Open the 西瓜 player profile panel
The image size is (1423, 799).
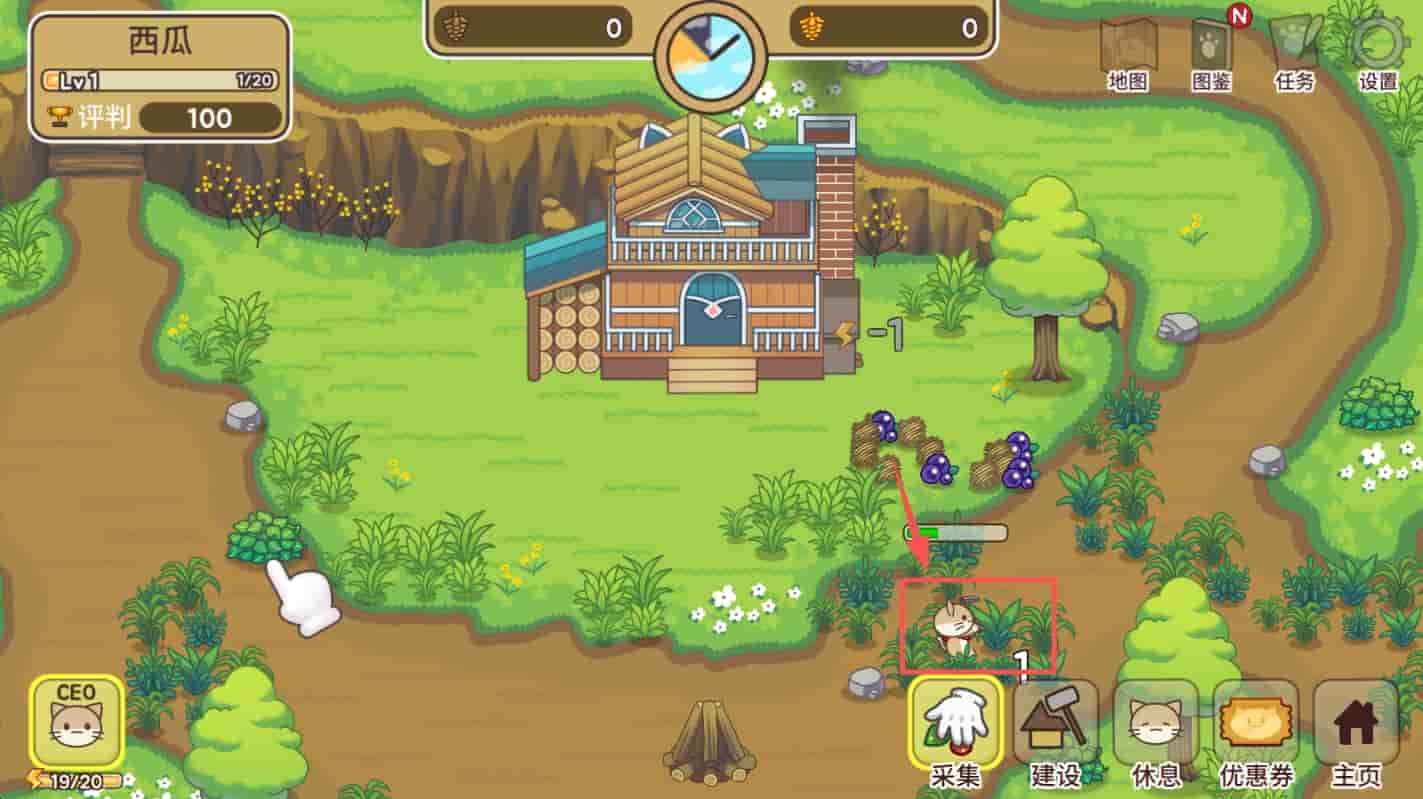160,77
